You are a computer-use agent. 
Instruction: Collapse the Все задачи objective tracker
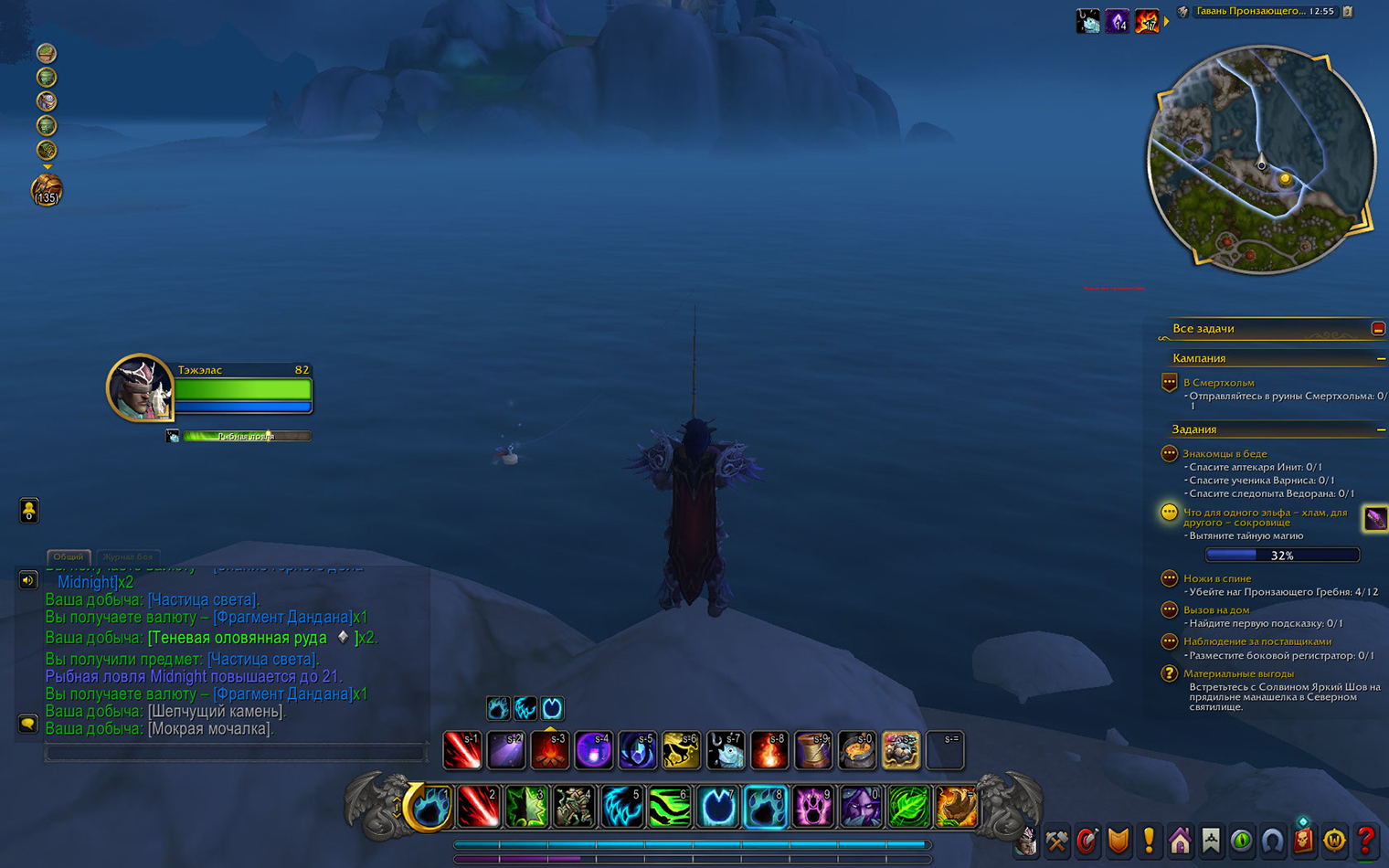click(1378, 328)
